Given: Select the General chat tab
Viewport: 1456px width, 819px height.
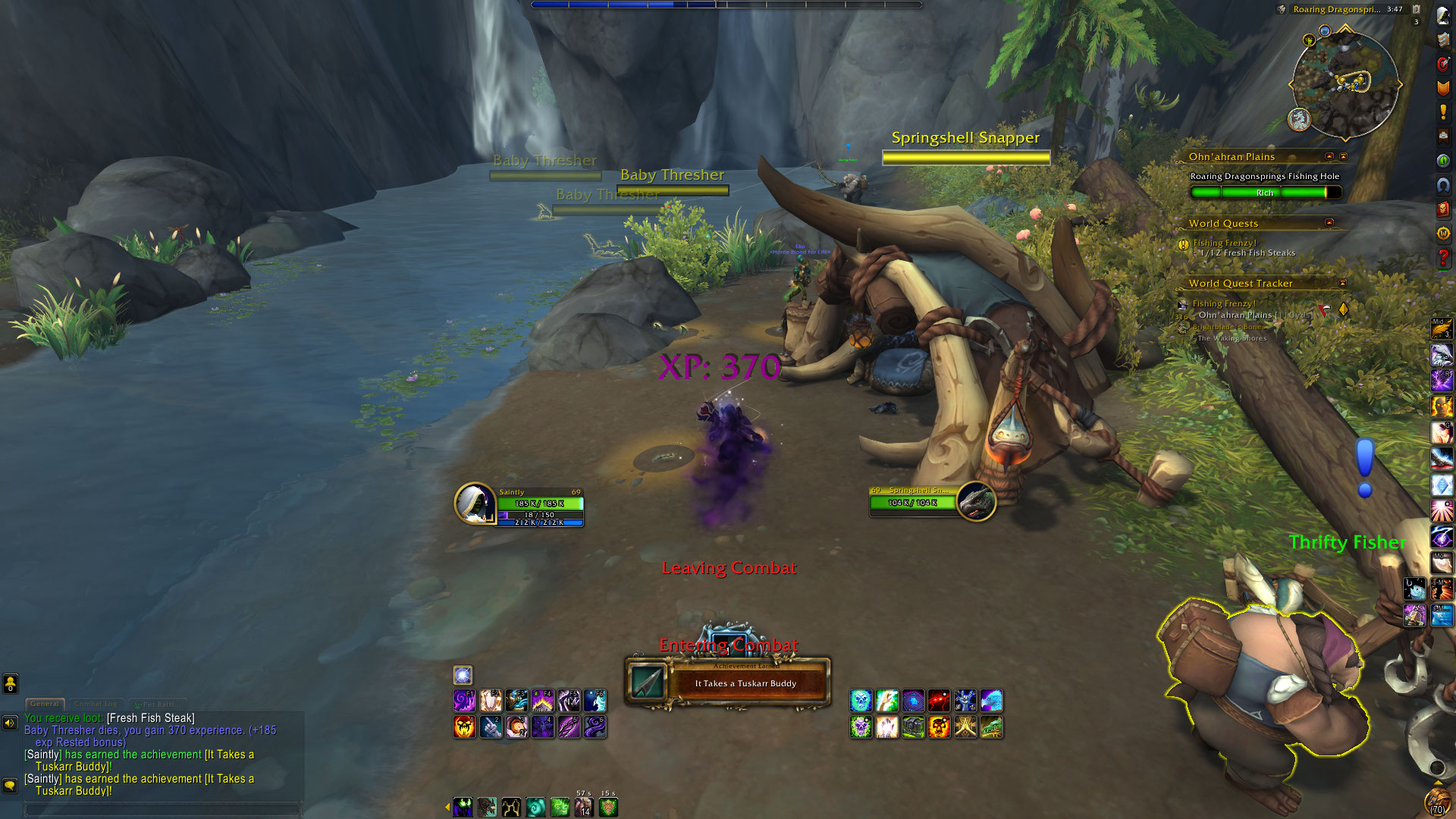Looking at the screenshot, I should click(x=45, y=704).
